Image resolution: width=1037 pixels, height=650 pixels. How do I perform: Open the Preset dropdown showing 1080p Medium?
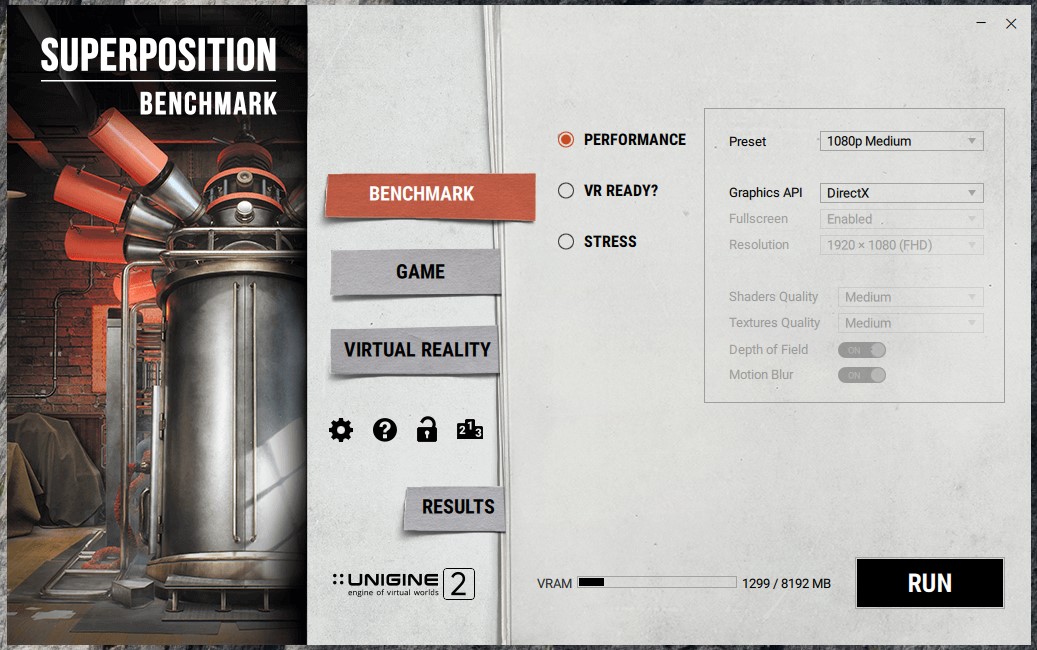point(901,141)
